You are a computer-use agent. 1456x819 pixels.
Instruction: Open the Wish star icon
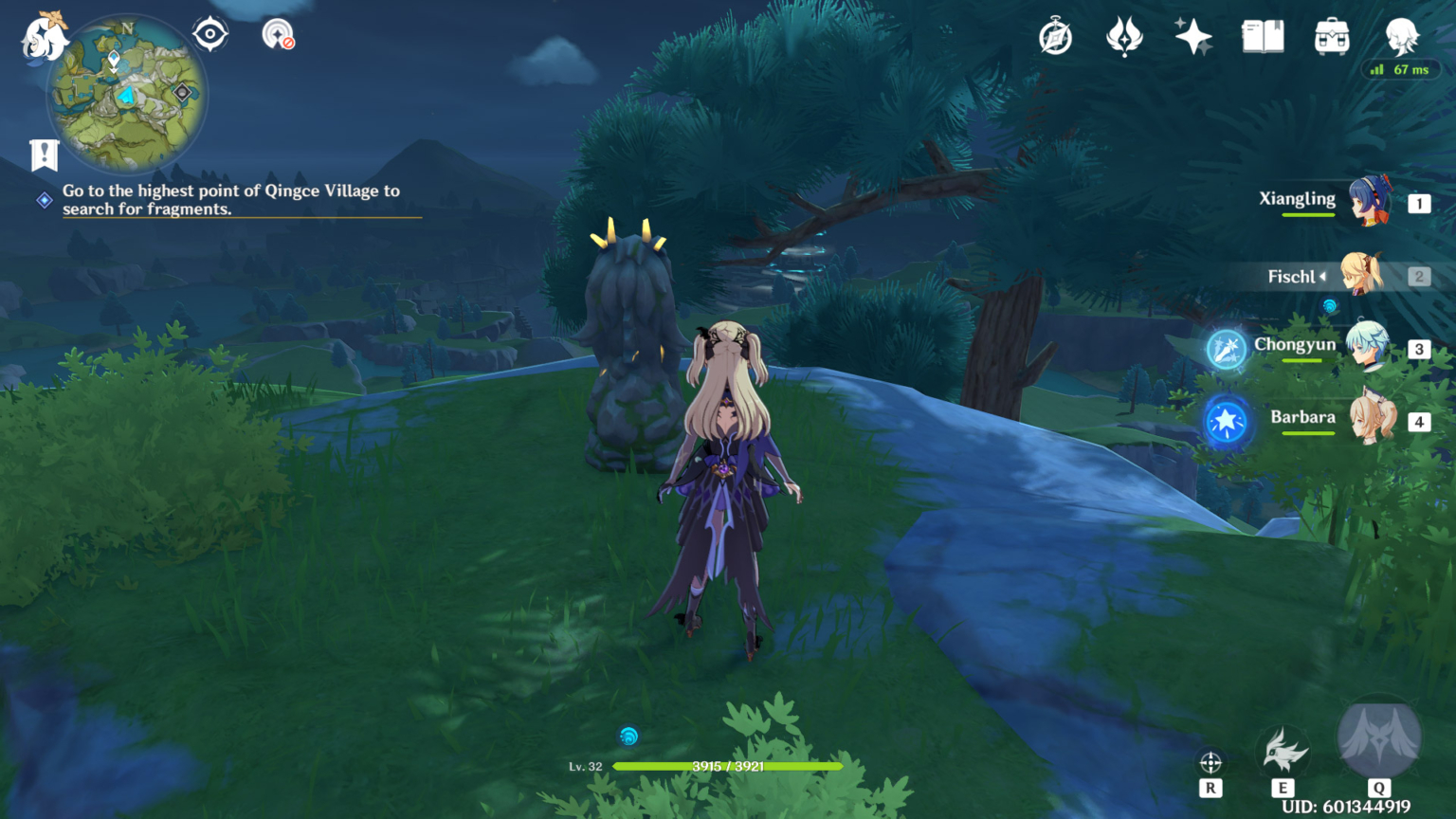1193,38
